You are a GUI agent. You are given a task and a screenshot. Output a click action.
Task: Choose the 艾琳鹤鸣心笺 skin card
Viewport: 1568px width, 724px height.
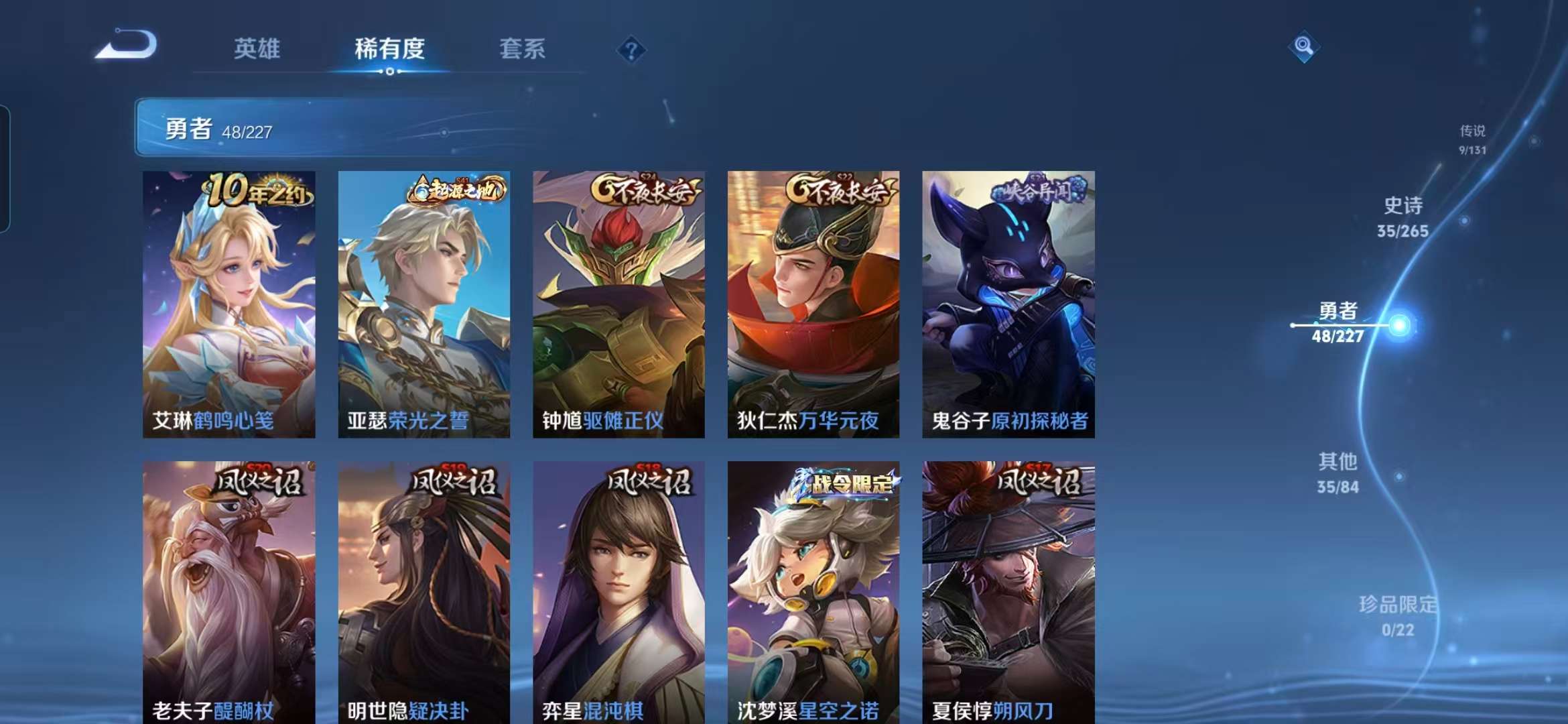click(x=228, y=304)
